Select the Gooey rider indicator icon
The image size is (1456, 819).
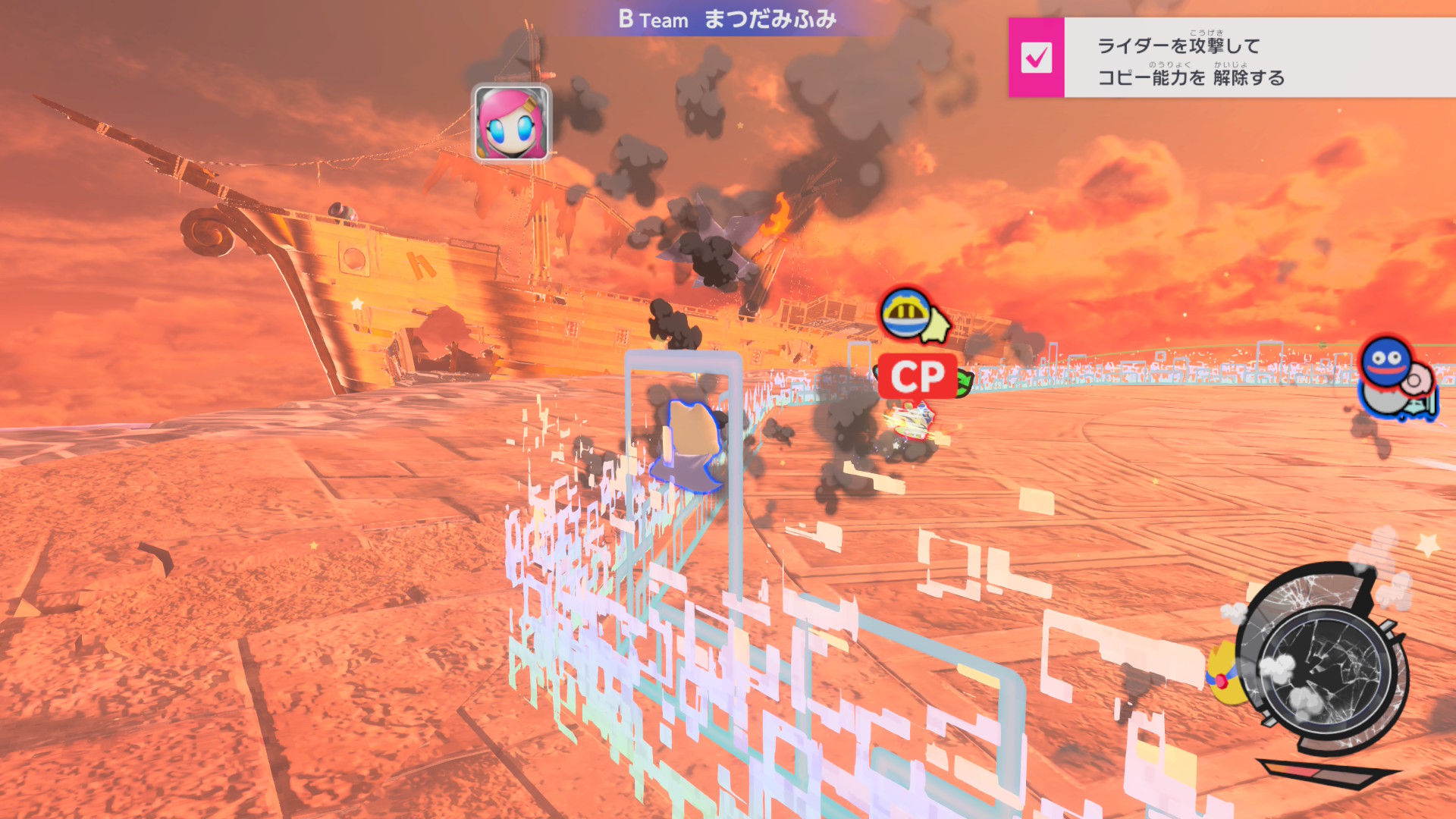point(1387,362)
